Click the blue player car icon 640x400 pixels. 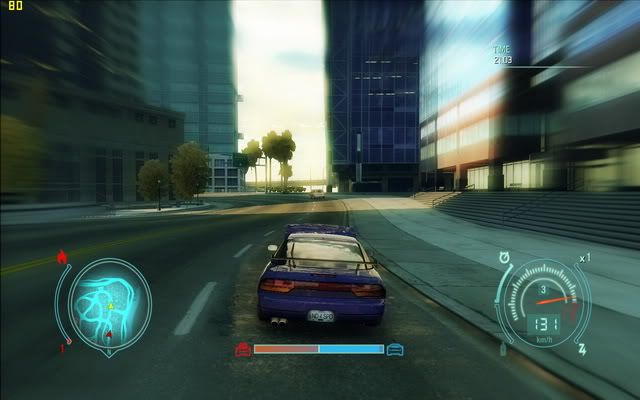[395, 349]
